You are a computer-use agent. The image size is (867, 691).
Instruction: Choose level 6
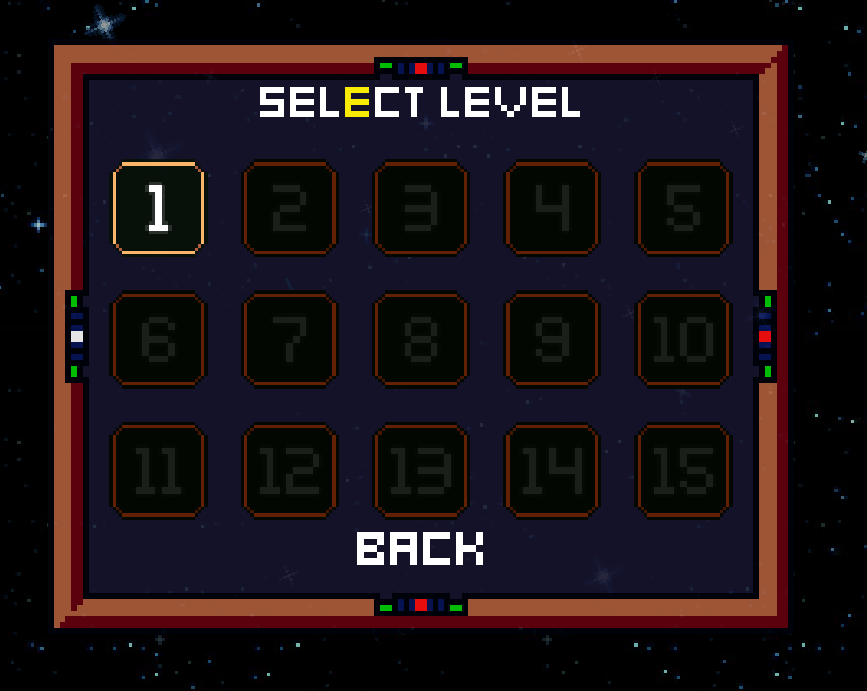click(158, 339)
